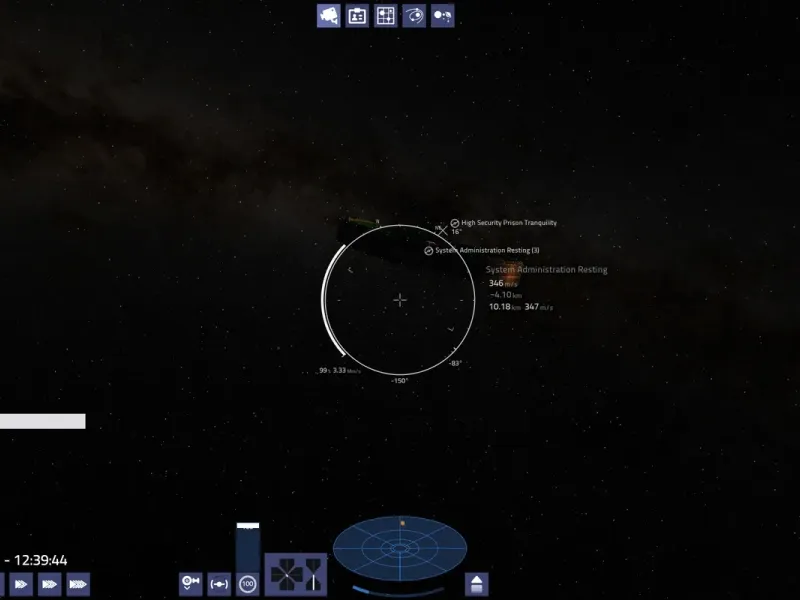The height and width of the screenshot is (600, 800).
Task: Open the system info planets view
Action: pos(442,15)
